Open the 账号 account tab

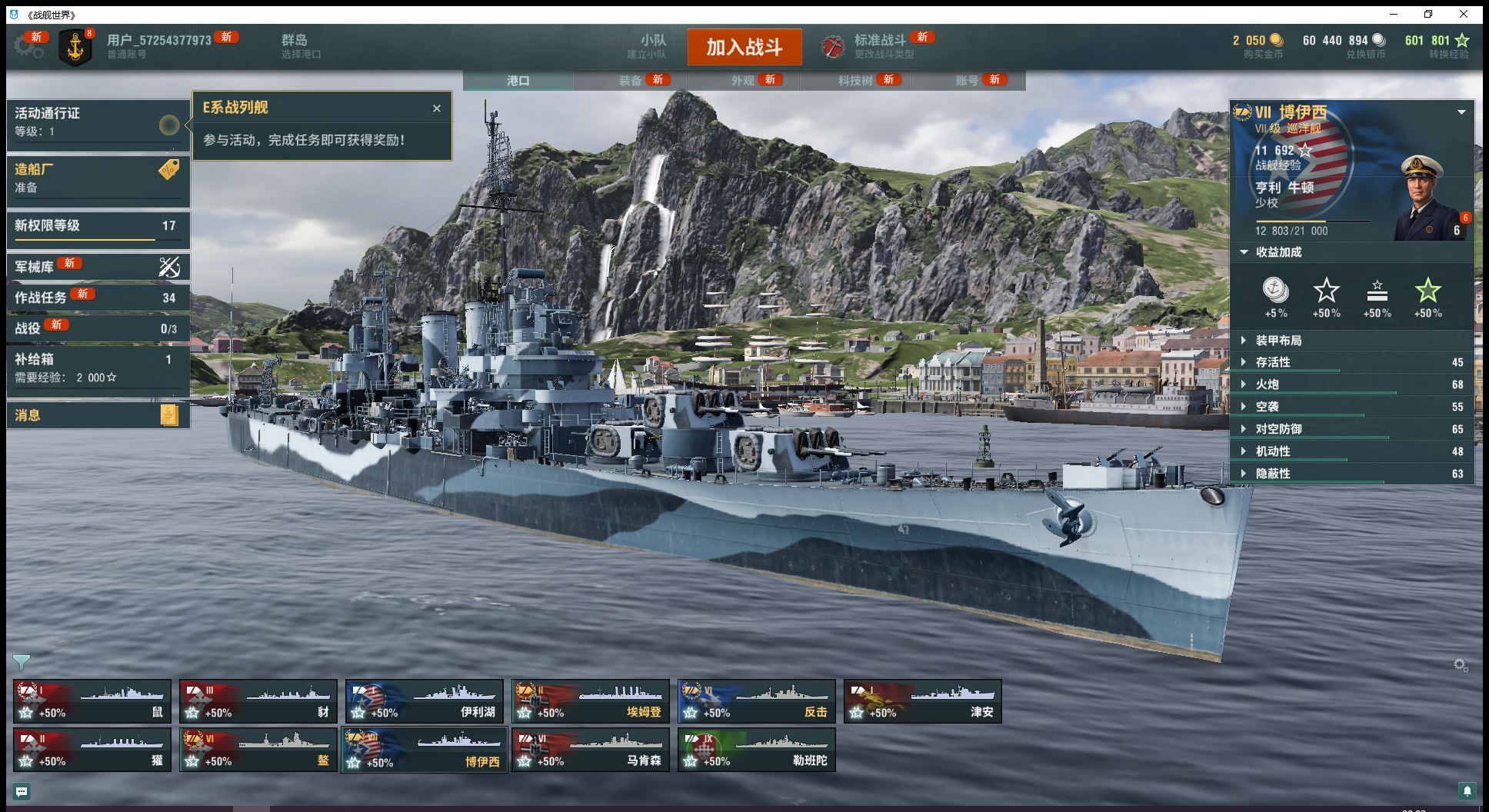(x=968, y=80)
